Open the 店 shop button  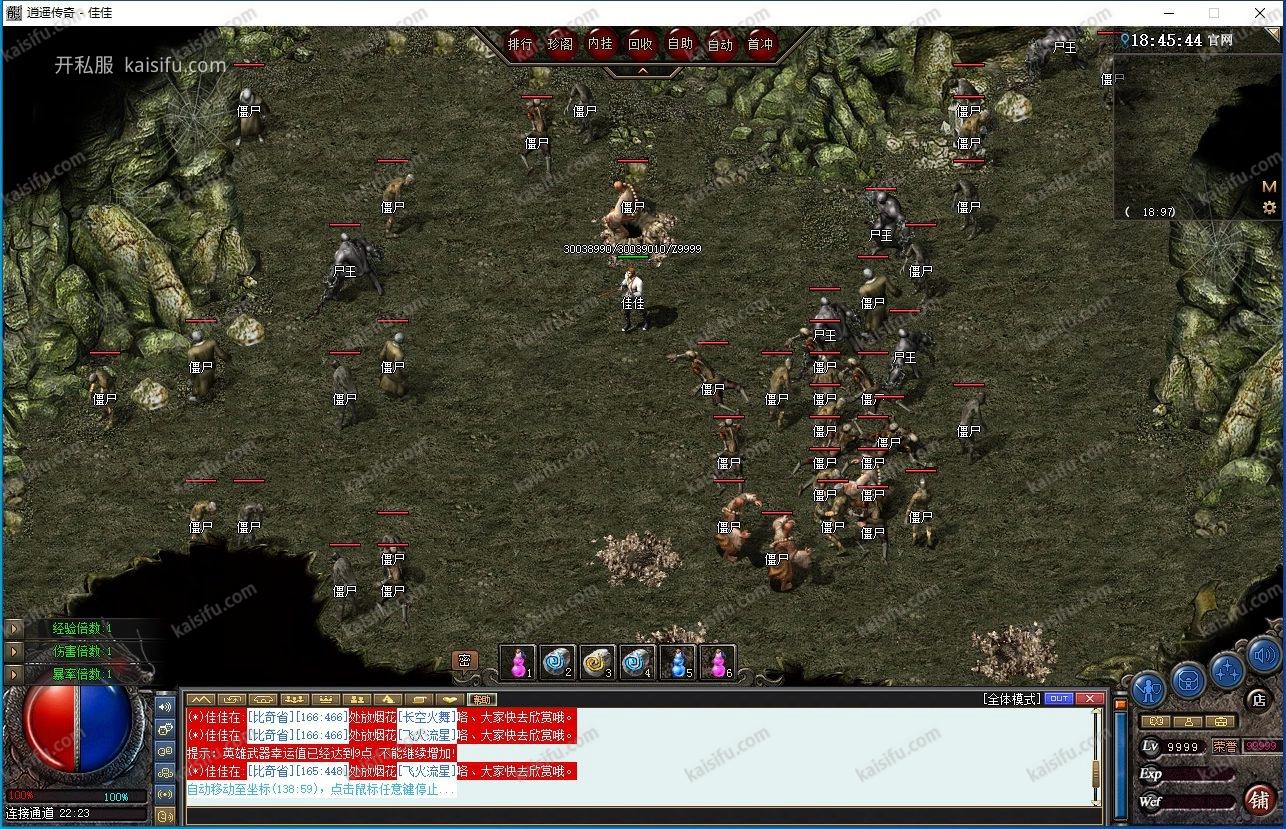(x=1258, y=699)
